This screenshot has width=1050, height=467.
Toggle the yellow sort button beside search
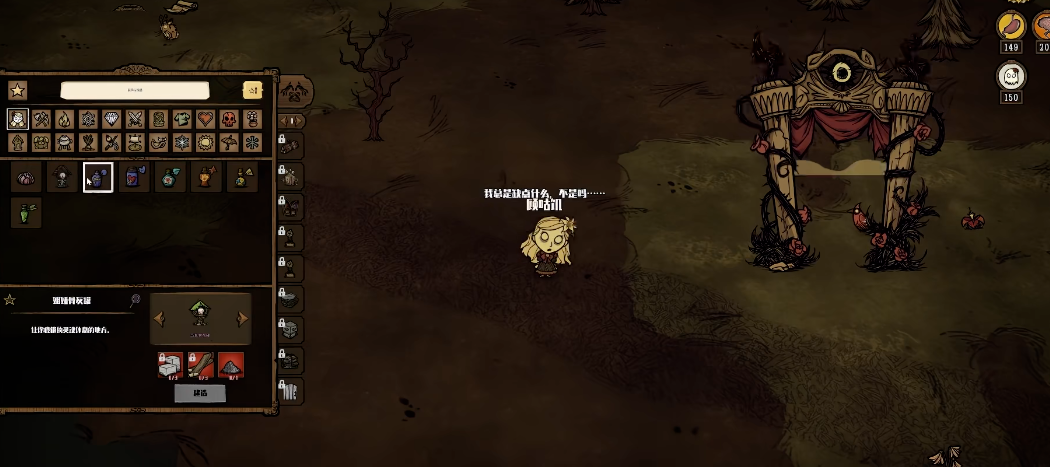[x=252, y=90]
